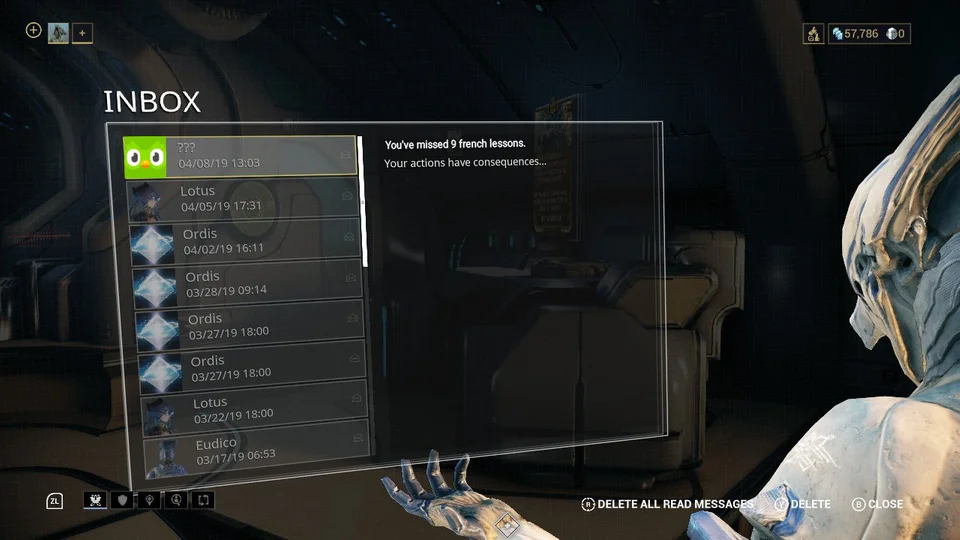This screenshot has height=540, width=960.
Task: Click the empty squad slot plus box
Action: 83,33
